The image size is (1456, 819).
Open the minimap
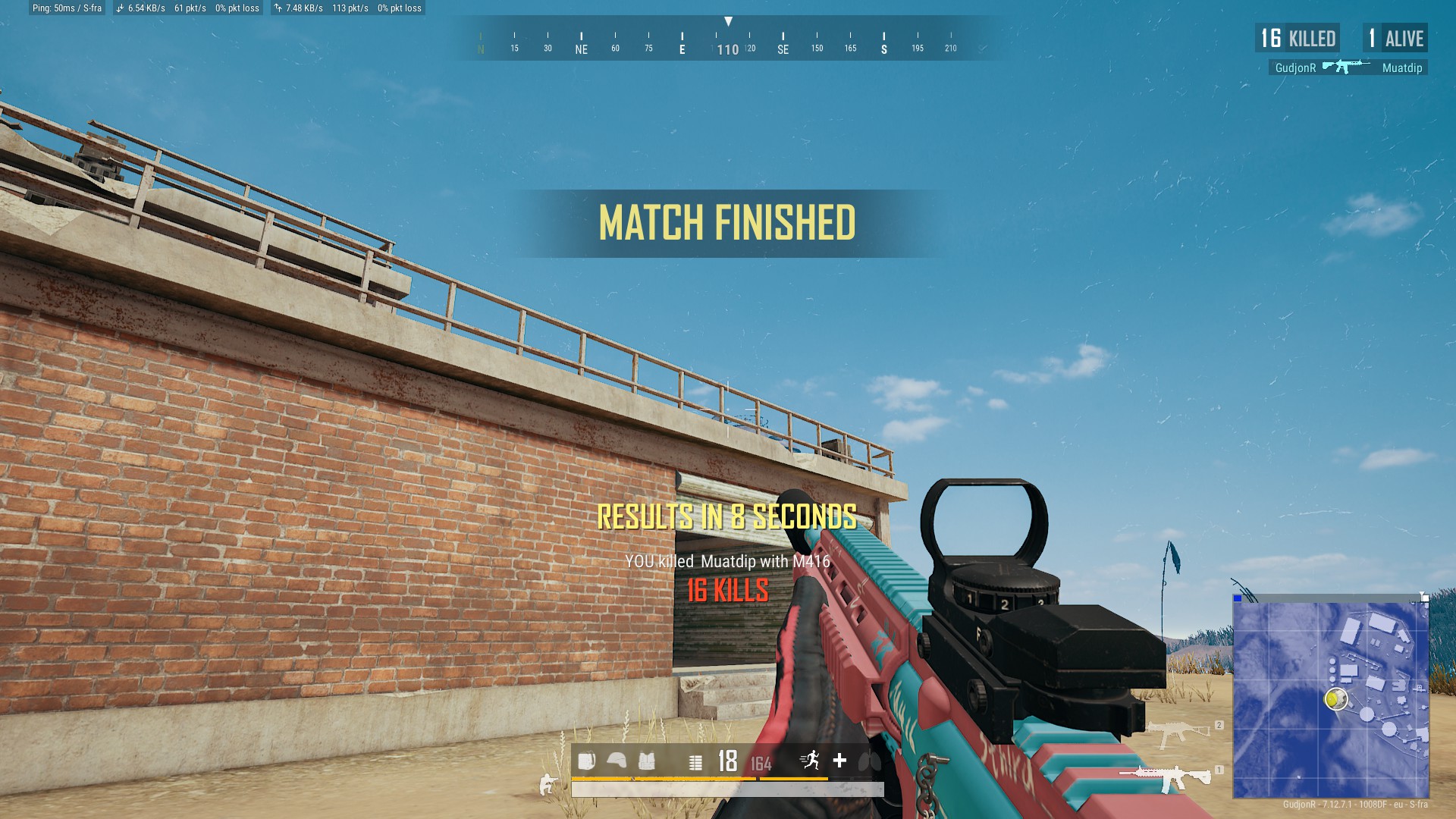(1330, 699)
